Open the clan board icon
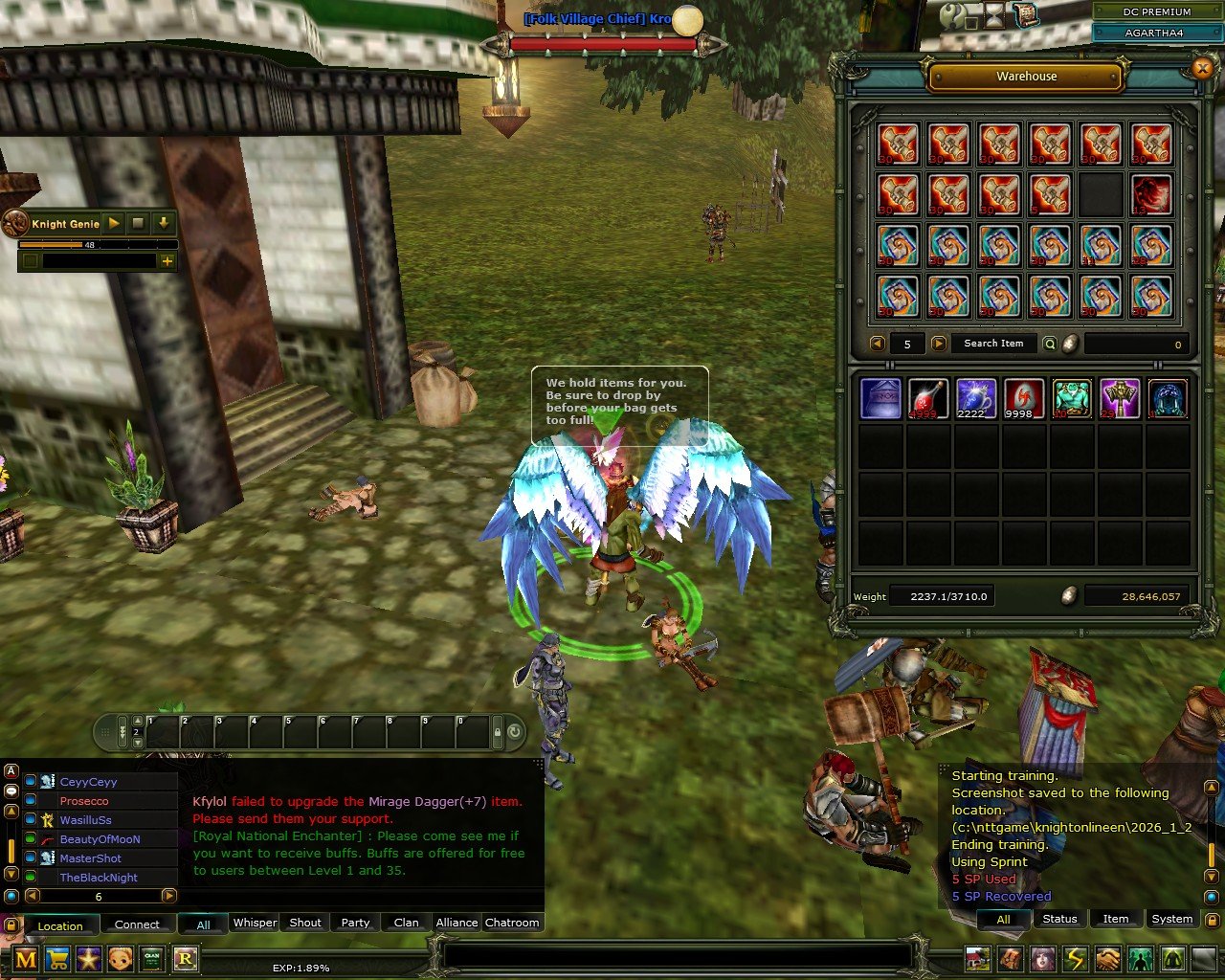The image size is (1225, 980). [151, 959]
